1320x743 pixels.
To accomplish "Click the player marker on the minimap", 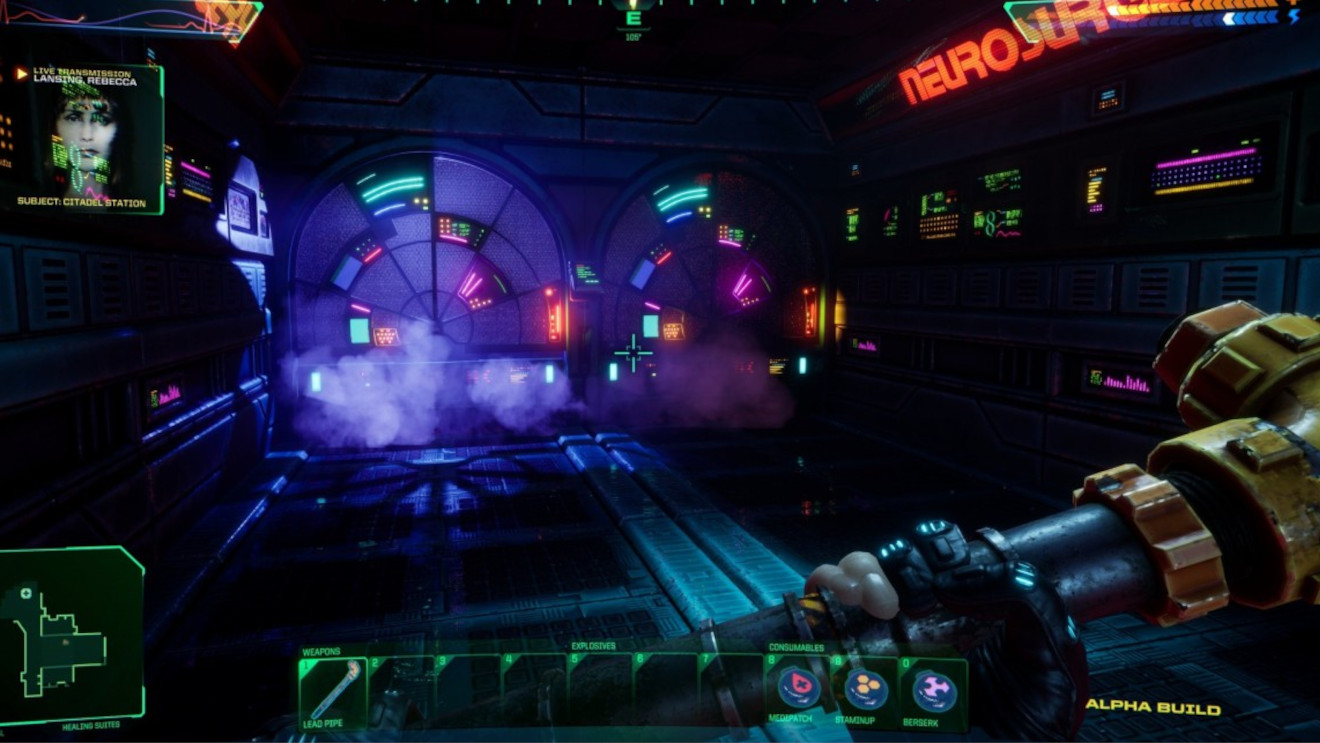I will pyautogui.click(x=65, y=643).
